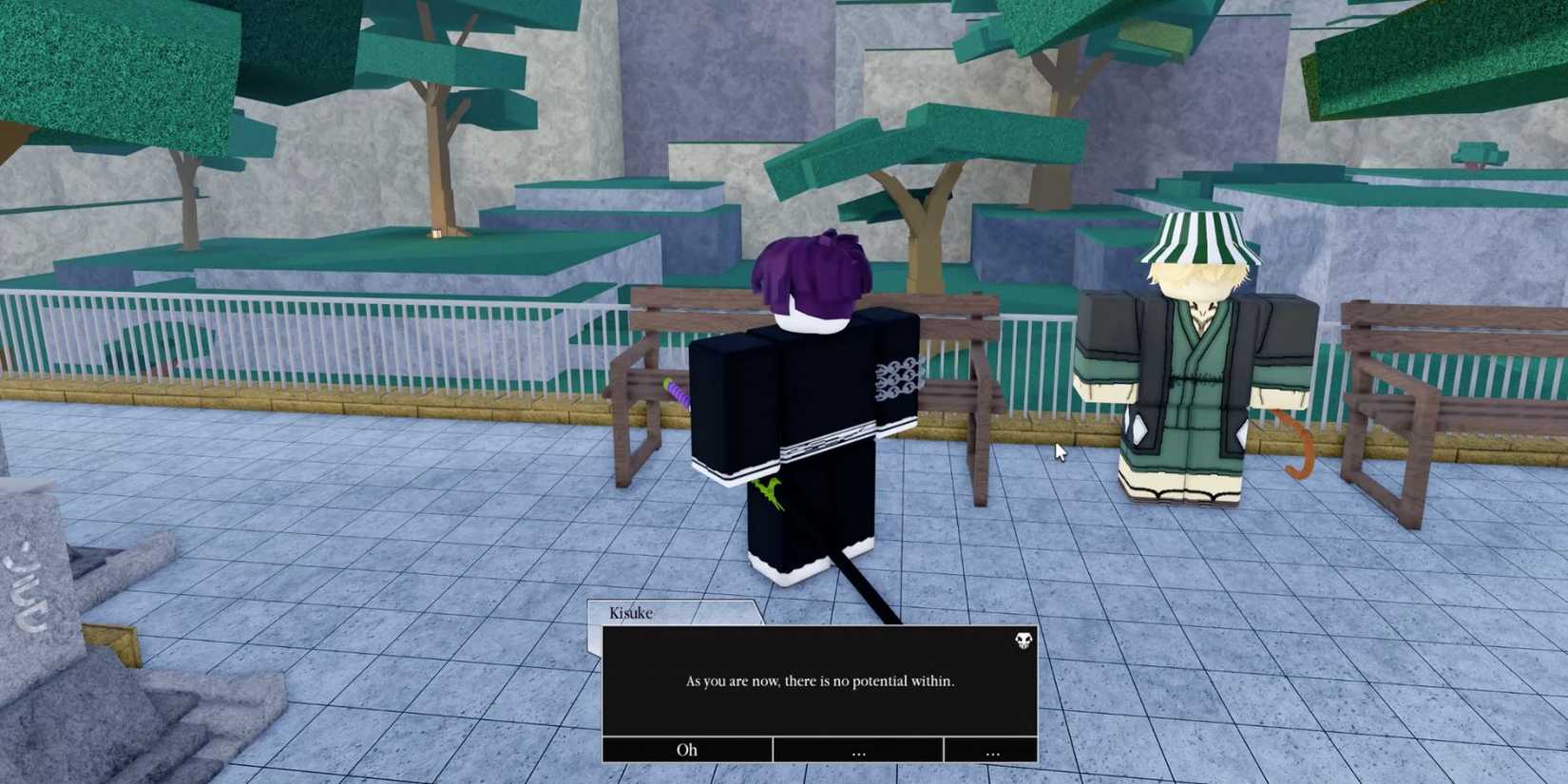Pick the rightmost '…' dialogue response

pyautogui.click(x=992, y=750)
